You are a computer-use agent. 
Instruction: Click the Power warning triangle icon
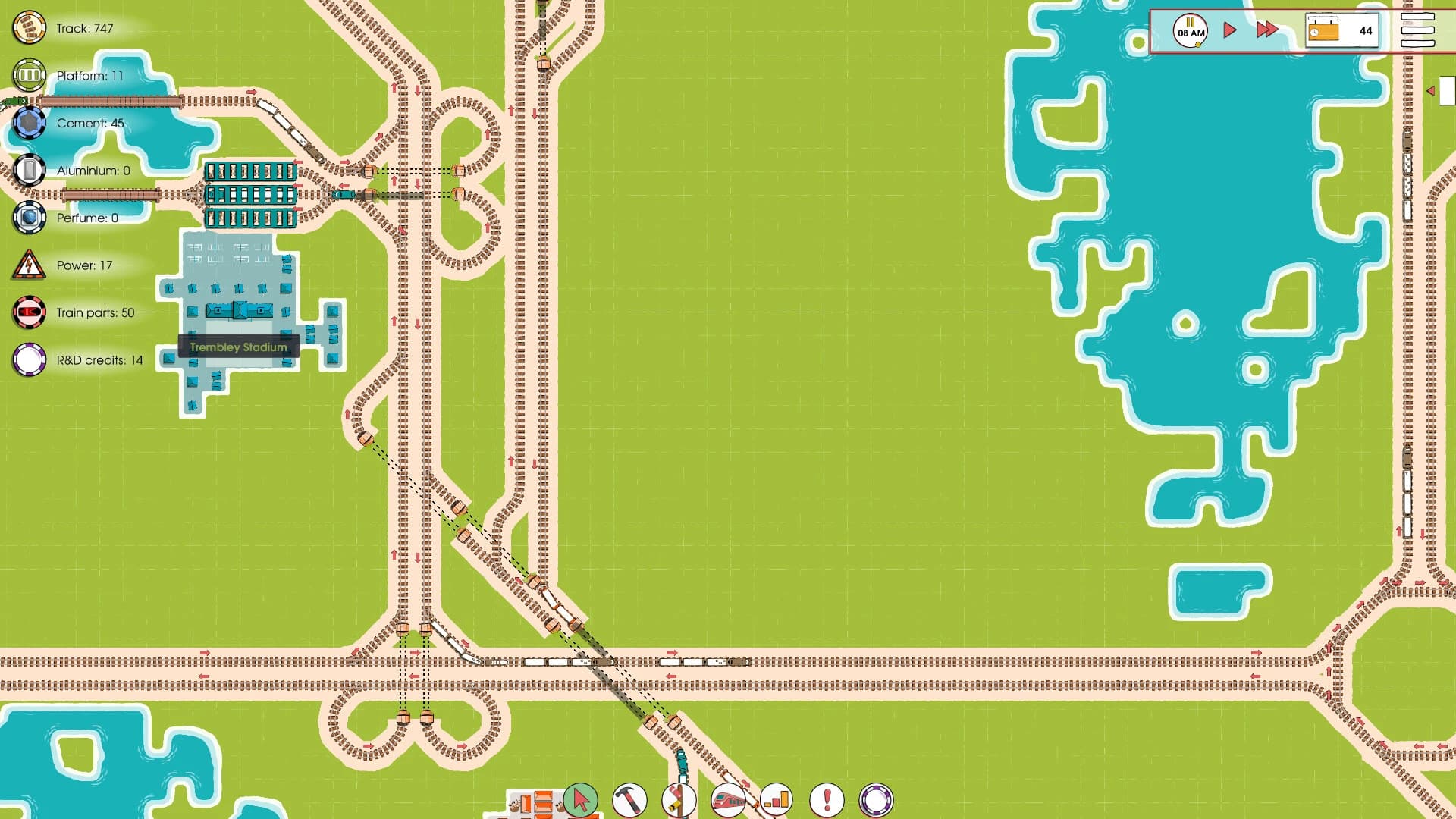click(x=29, y=265)
